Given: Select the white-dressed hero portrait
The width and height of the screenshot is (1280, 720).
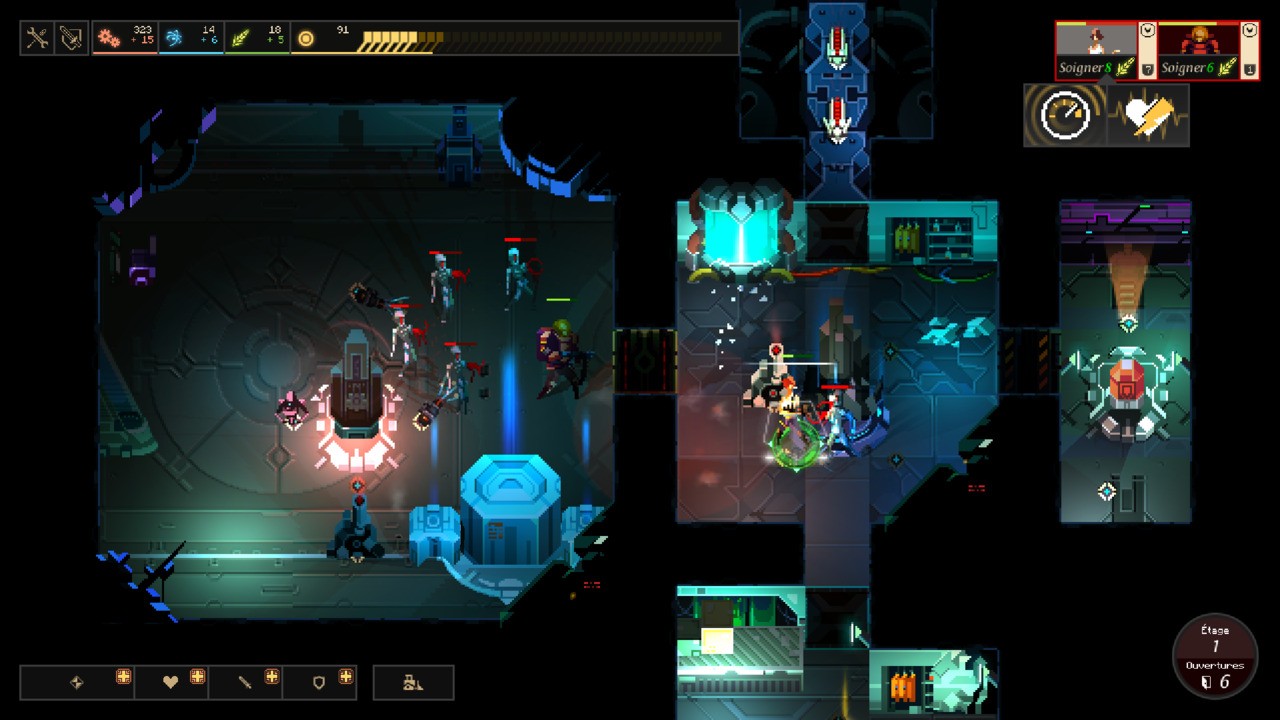Looking at the screenshot, I should (x=1097, y=42).
